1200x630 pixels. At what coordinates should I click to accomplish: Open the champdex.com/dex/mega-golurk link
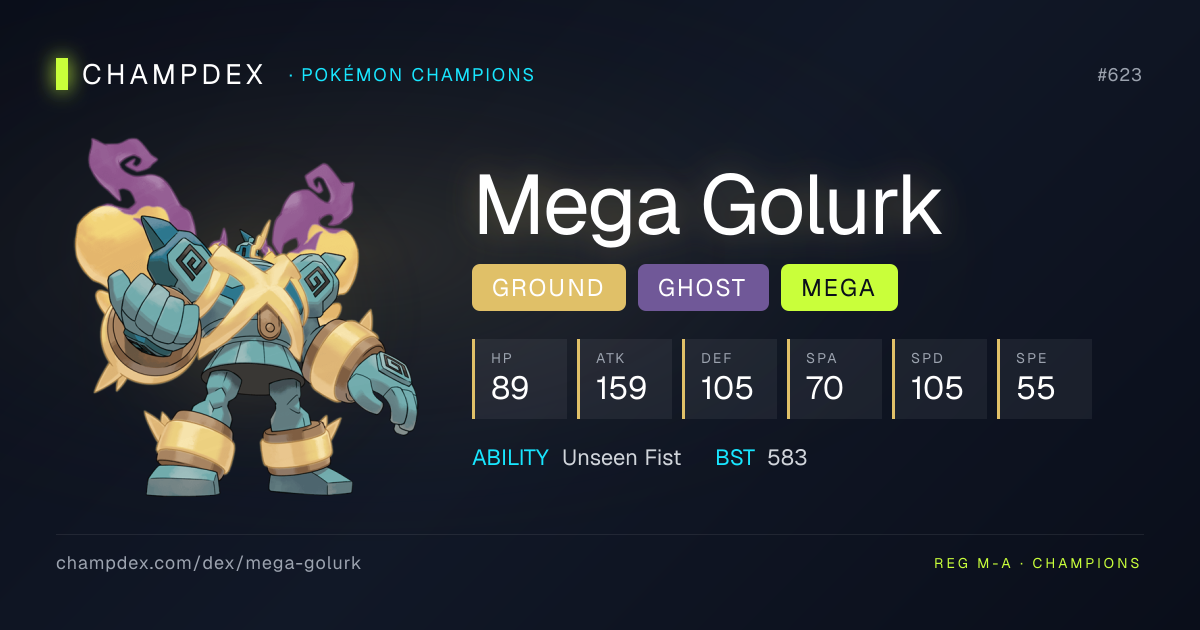point(208,563)
